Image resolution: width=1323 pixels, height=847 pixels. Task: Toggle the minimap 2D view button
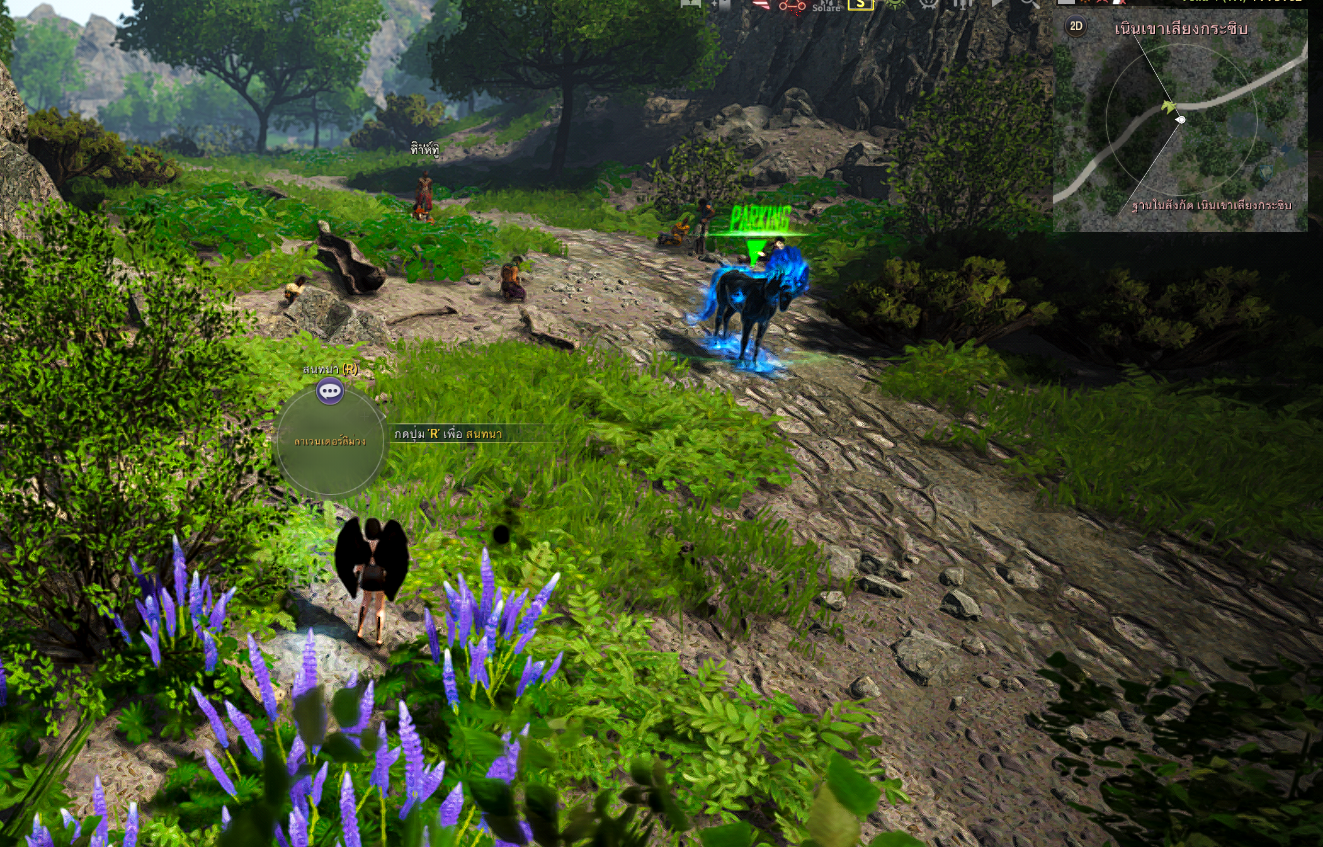coord(1076,26)
